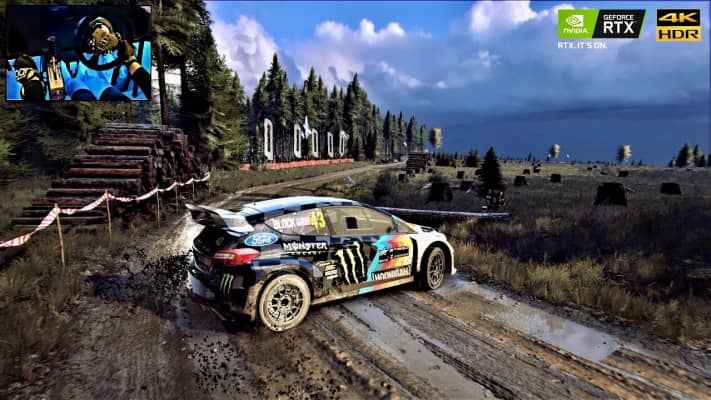Image resolution: width=711 pixels, height=400 pixels.
Task: Click the steering wheel camera inset
Action: tap(78, 52)
